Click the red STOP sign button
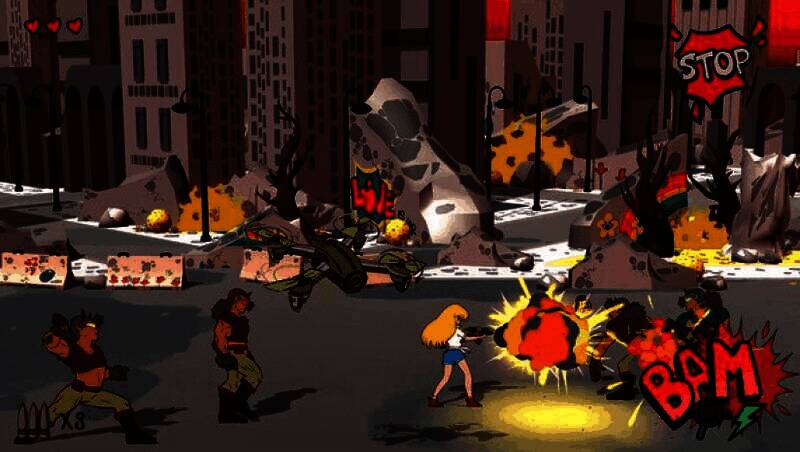800x452 pixels. click(713, 64)
